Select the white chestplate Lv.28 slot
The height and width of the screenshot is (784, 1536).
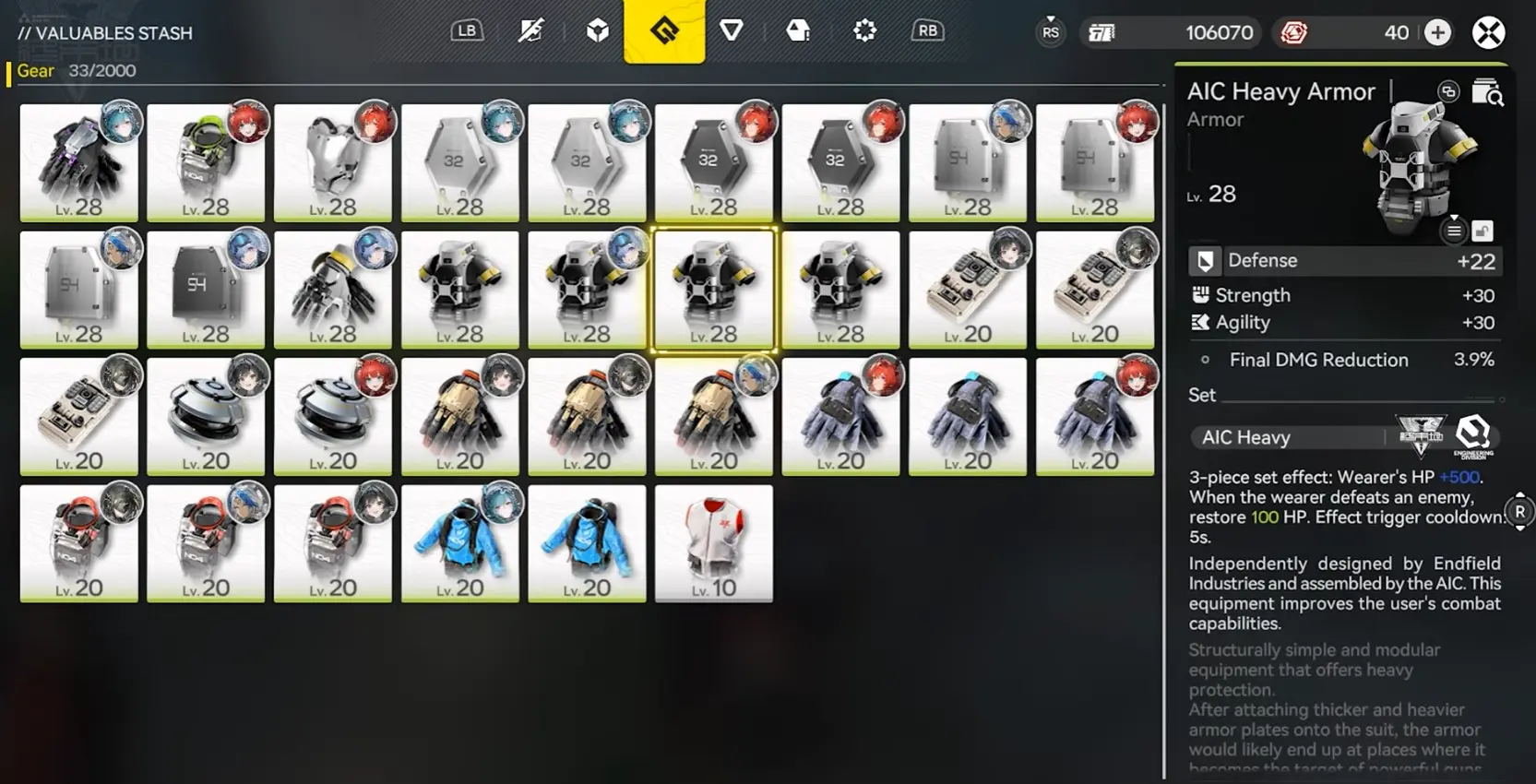[333, 162]
